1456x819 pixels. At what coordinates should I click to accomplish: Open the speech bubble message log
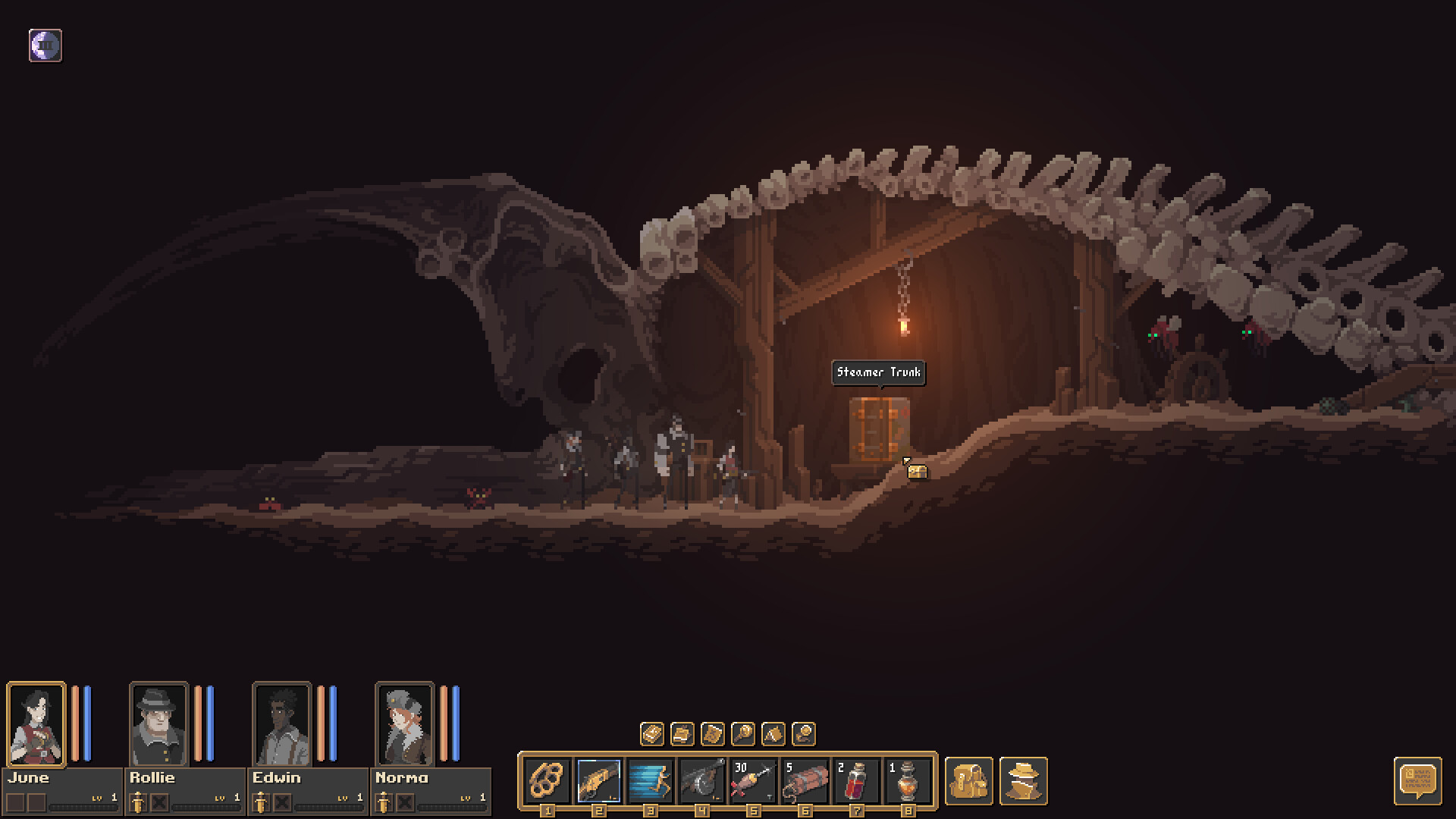point(1417,780)
